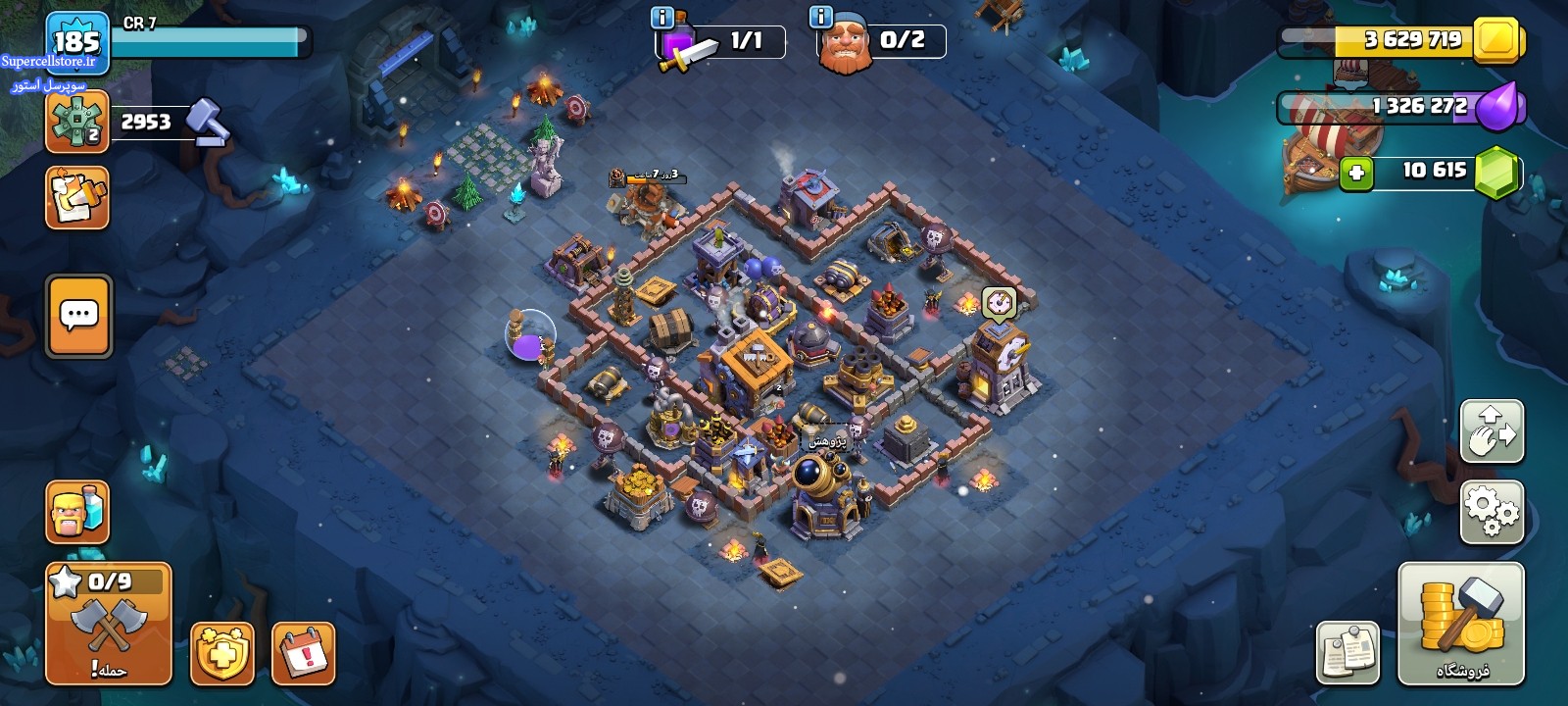The height and width of the screenshot is (706, 1568).
Task: Open the gear settings button
Action: 1492,512
